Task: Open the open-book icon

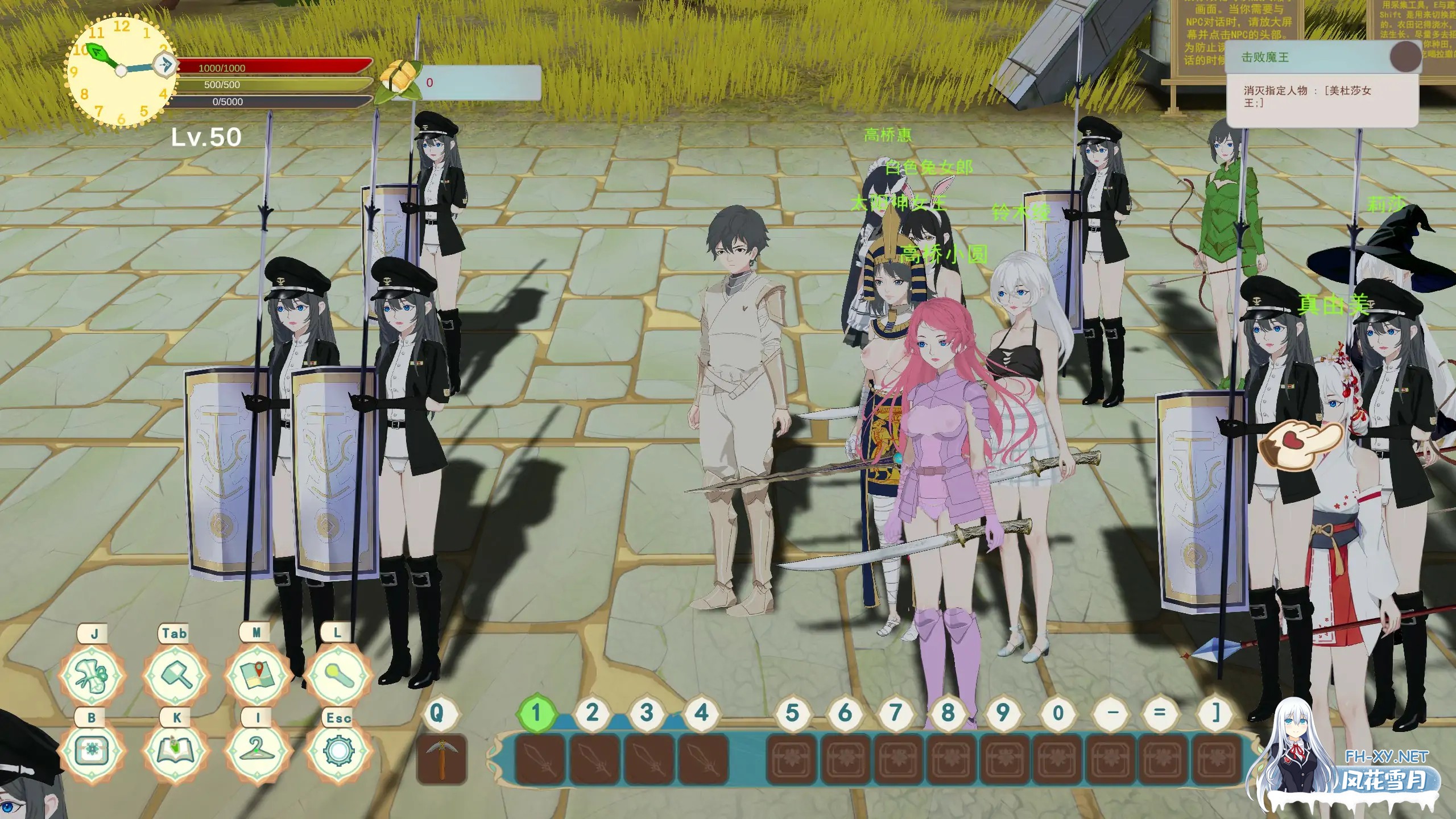Action: coord(175,751)
